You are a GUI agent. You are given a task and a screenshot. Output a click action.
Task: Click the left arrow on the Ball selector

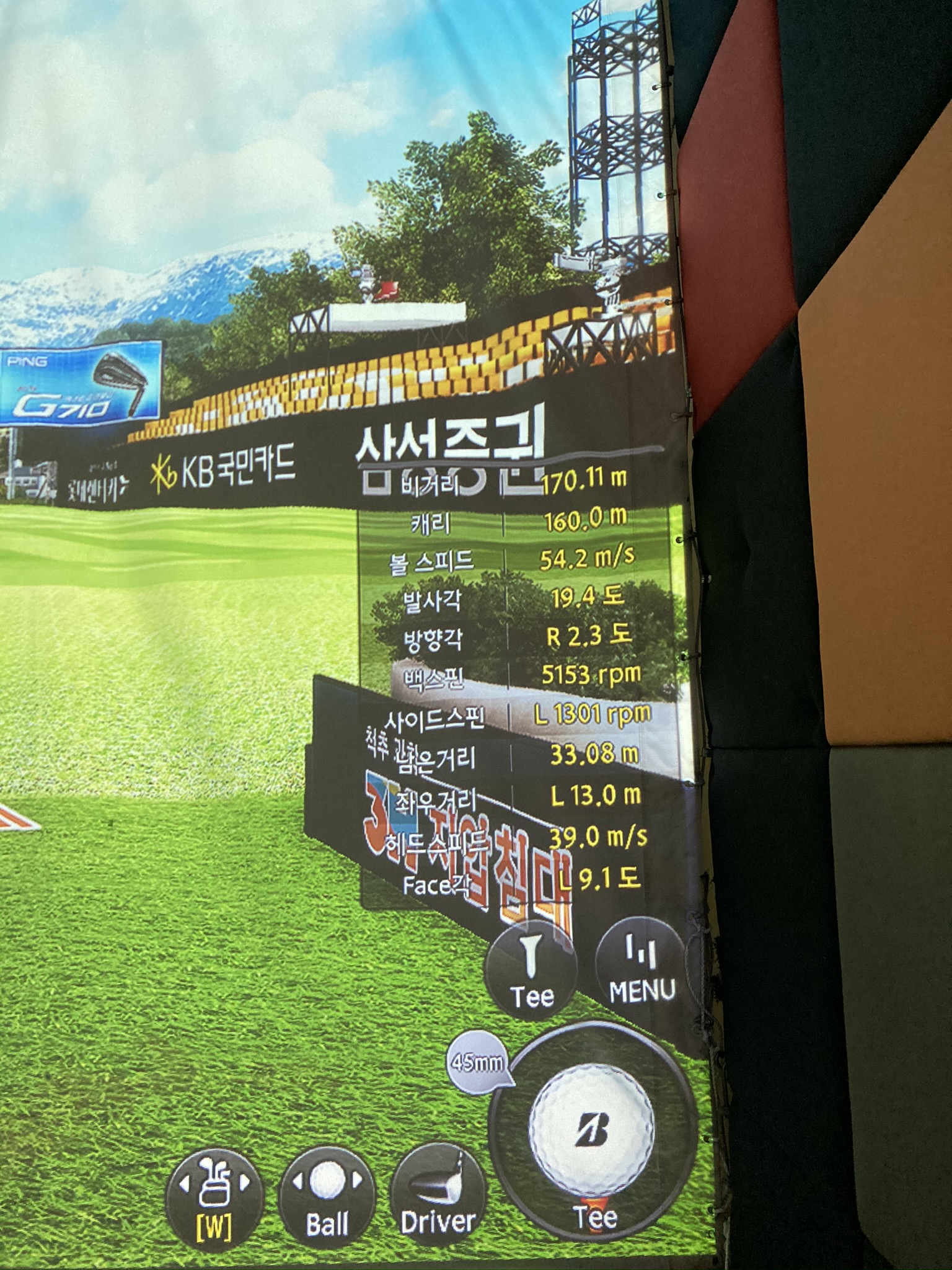point(296,1180)
